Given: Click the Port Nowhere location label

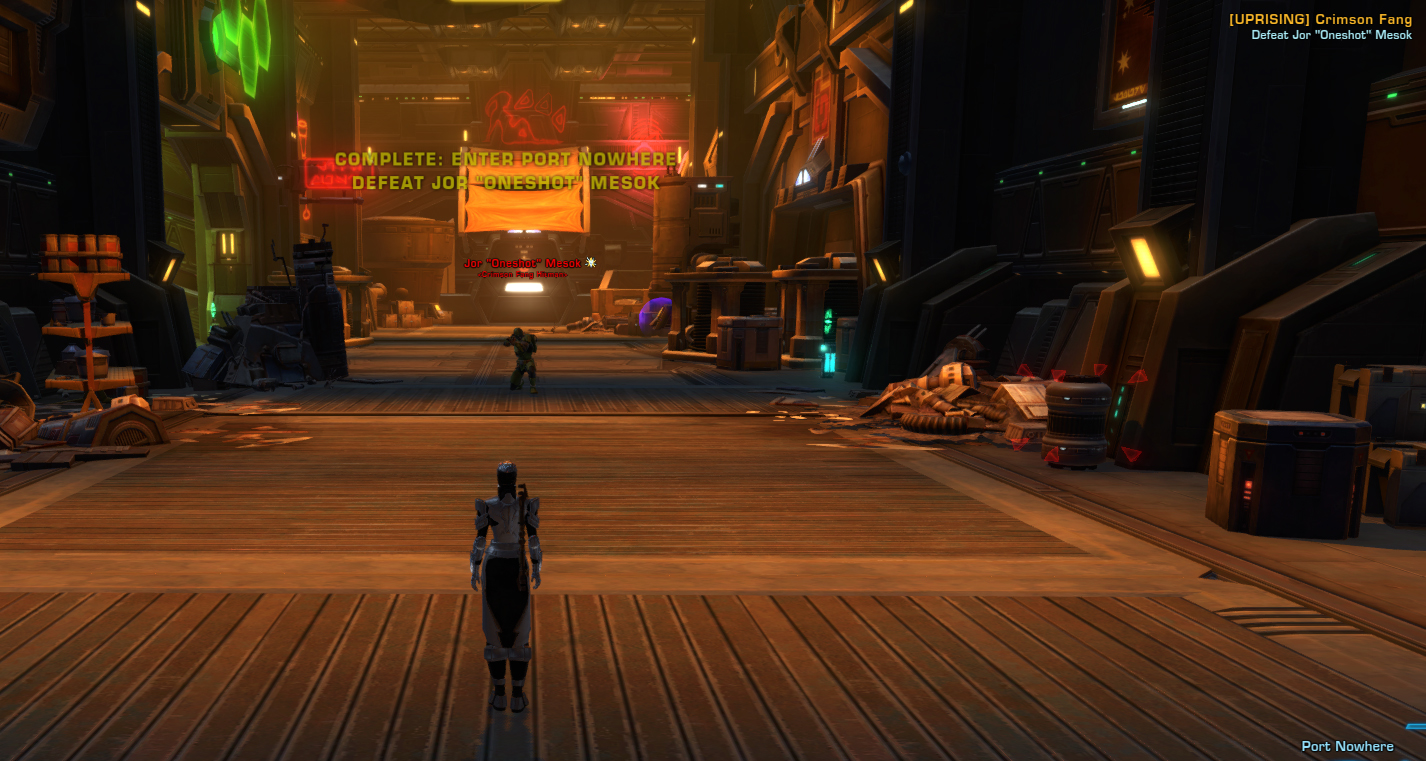Looking at the screenshot, I should pos(1346,746).
